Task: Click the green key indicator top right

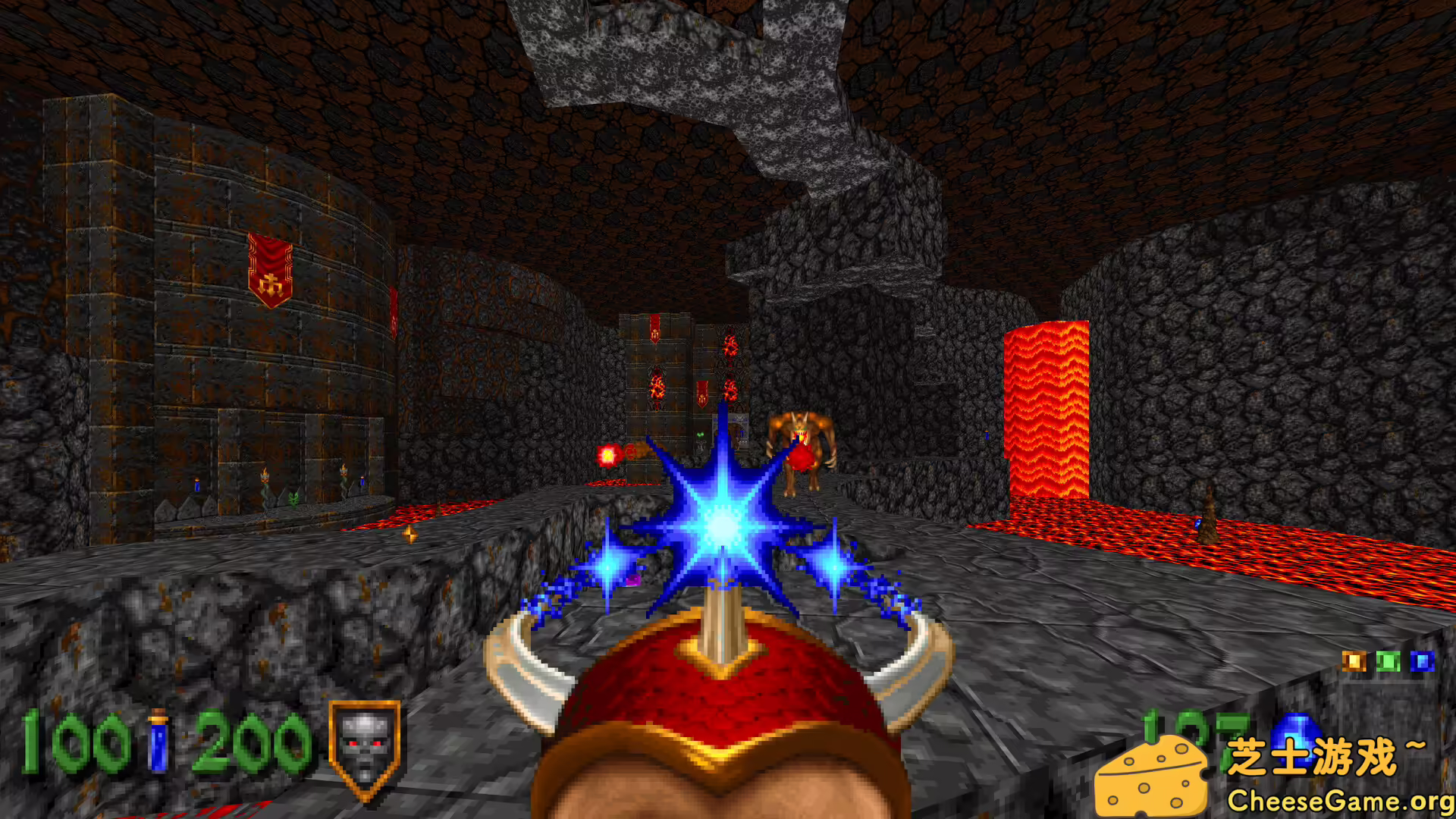Action: (1389, 661)
